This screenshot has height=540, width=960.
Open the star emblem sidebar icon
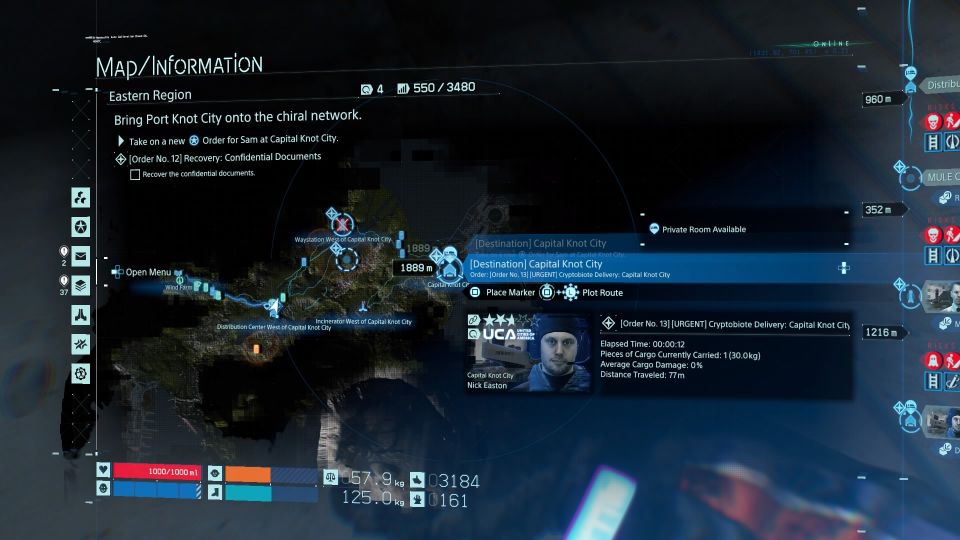(81, 226)
